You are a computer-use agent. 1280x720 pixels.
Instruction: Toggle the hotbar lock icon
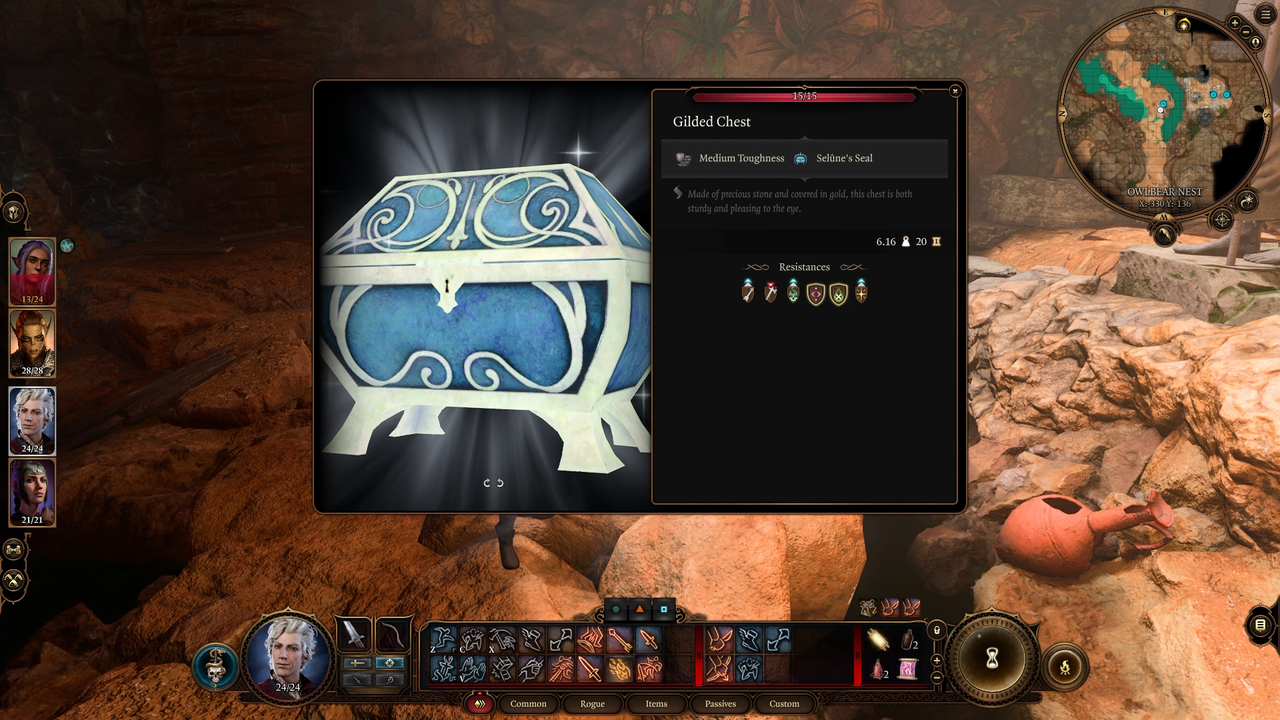click(936, 631)
